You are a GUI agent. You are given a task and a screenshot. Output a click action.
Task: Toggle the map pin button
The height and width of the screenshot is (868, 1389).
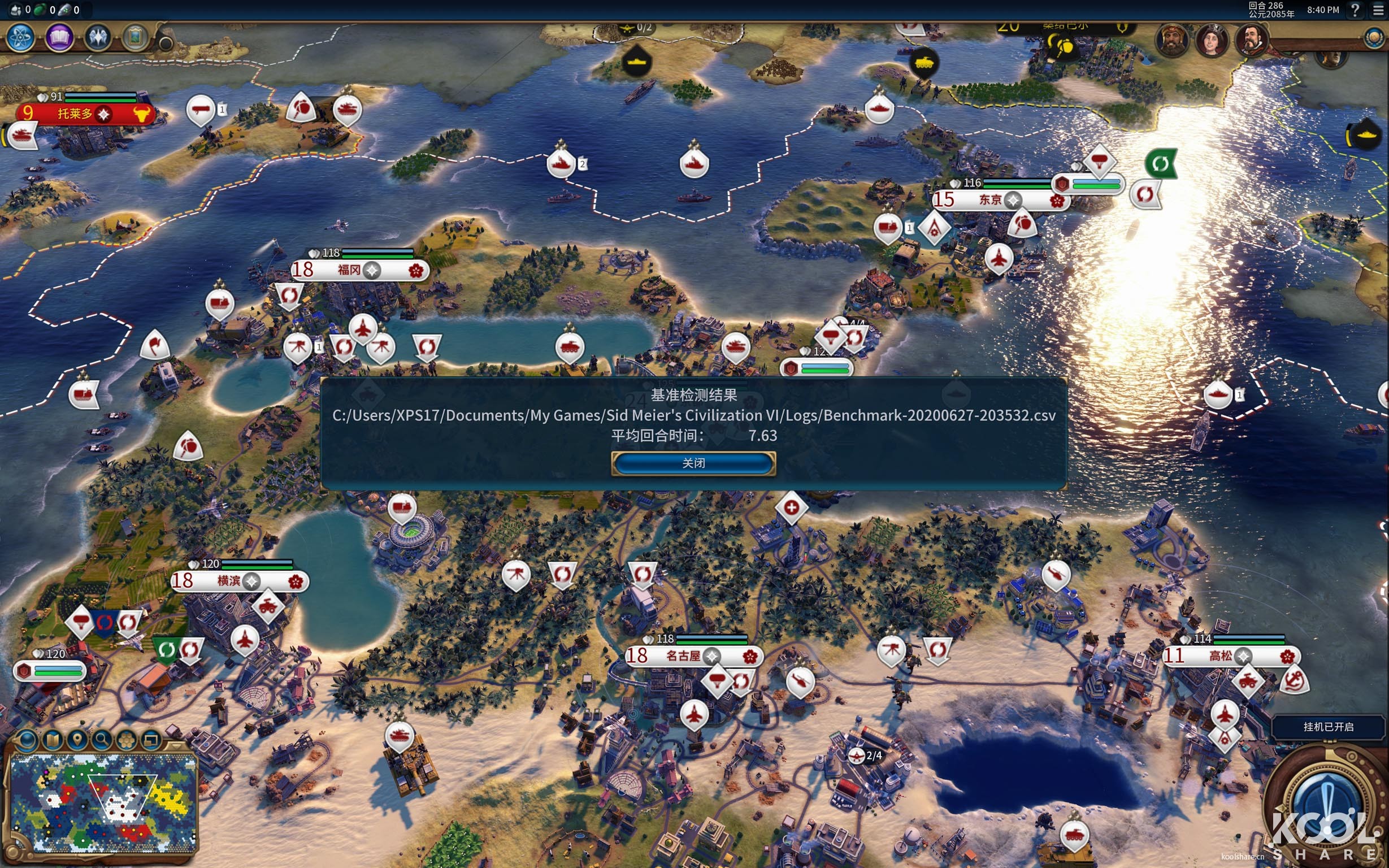(77, 740)
